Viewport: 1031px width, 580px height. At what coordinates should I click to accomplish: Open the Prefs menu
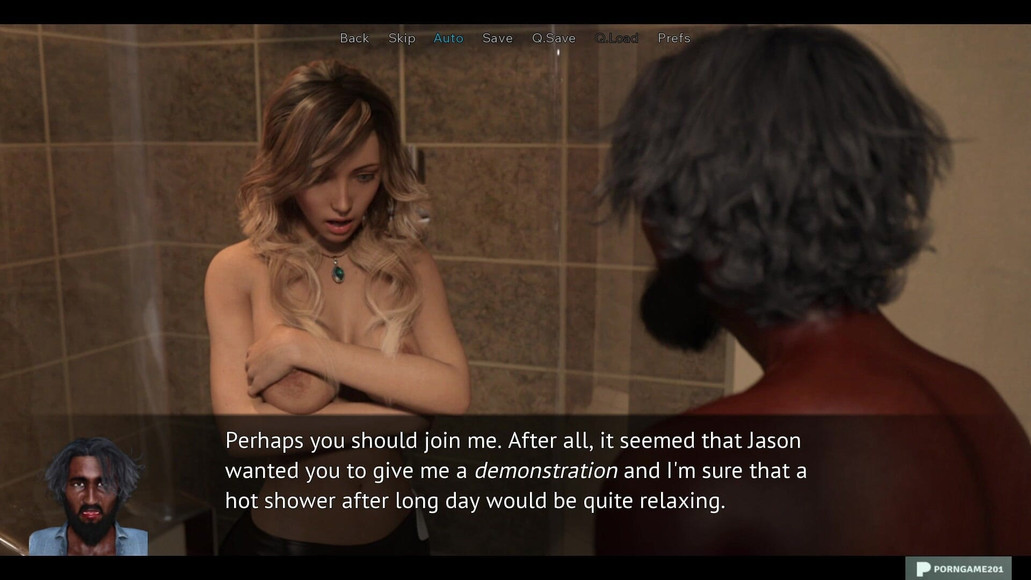point(673,38)
